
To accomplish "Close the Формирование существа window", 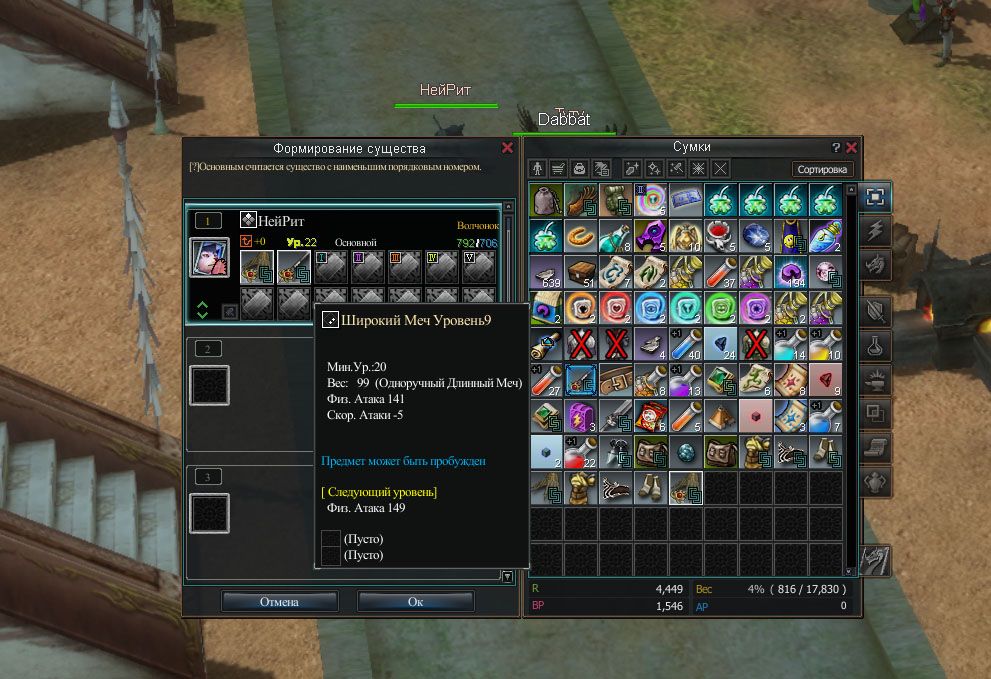I will pos(507,148).
